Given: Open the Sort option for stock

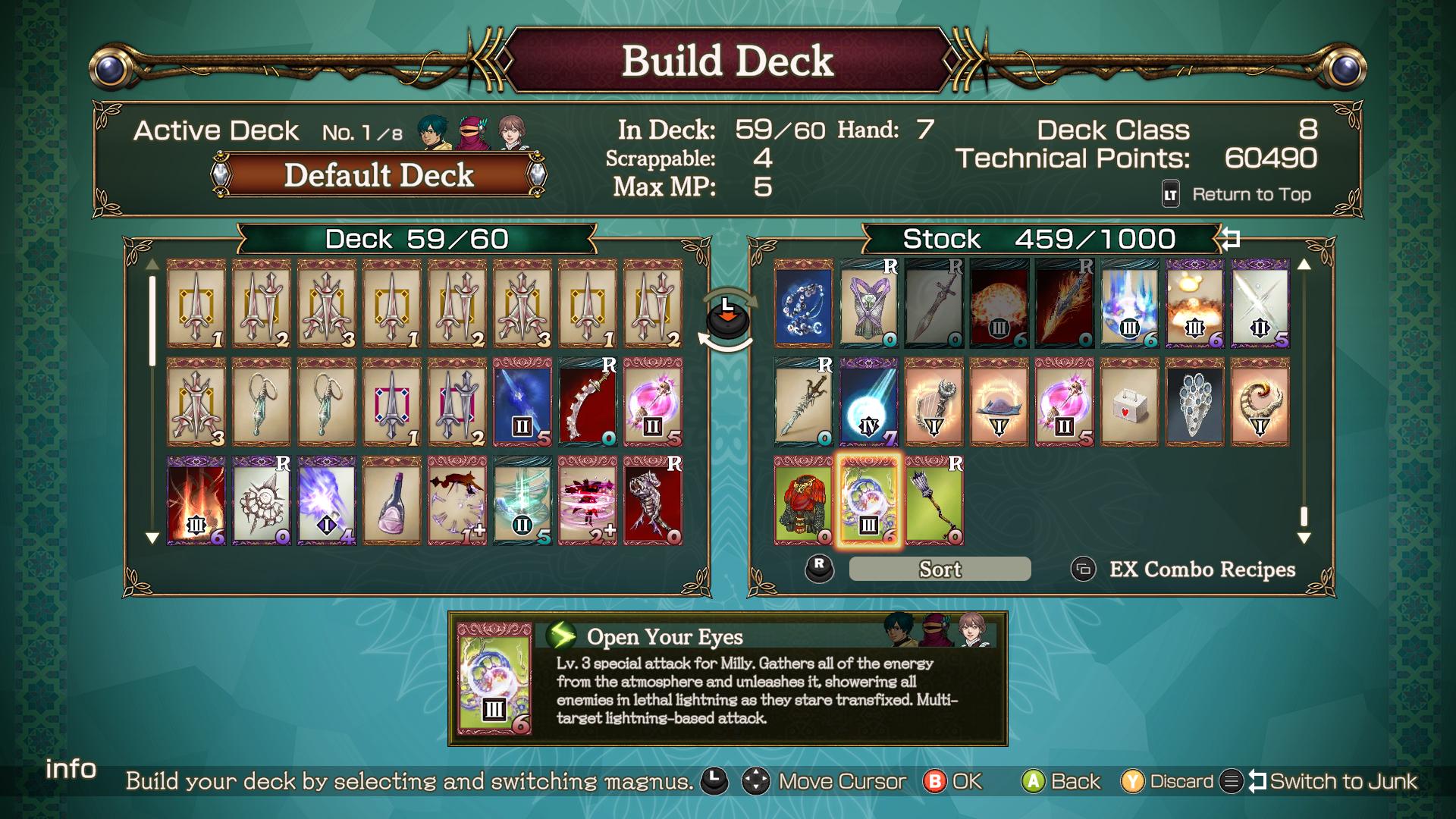Looking at the screenshot, I should tap(940, 569).
